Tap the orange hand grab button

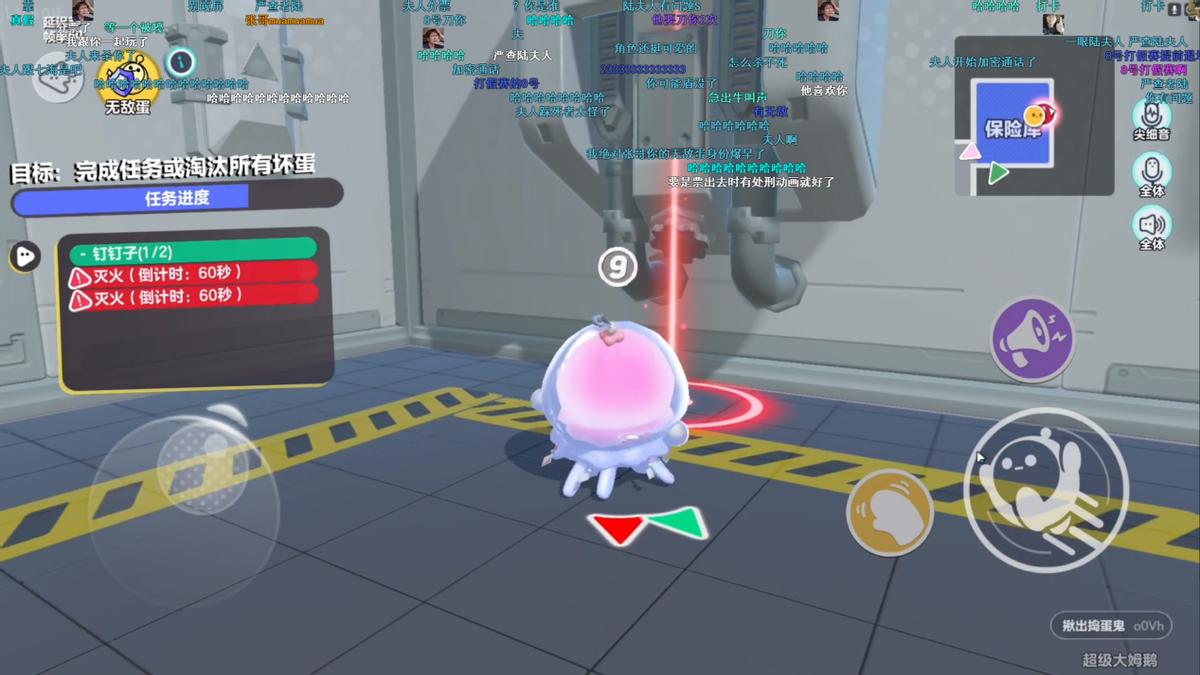pyautogui.click(x=889, y=512)
